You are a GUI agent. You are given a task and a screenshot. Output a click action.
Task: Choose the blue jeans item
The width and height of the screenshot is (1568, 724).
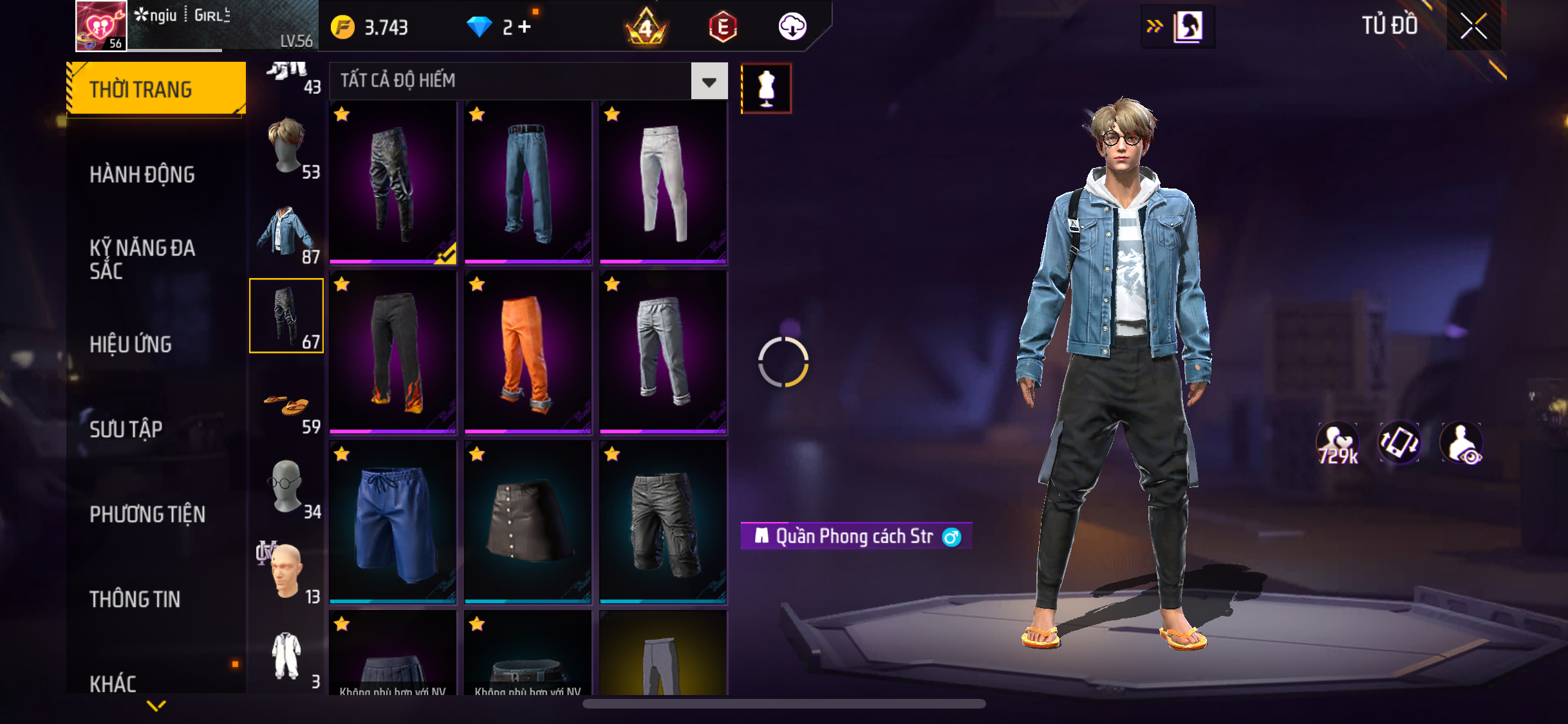pos(527,182)
